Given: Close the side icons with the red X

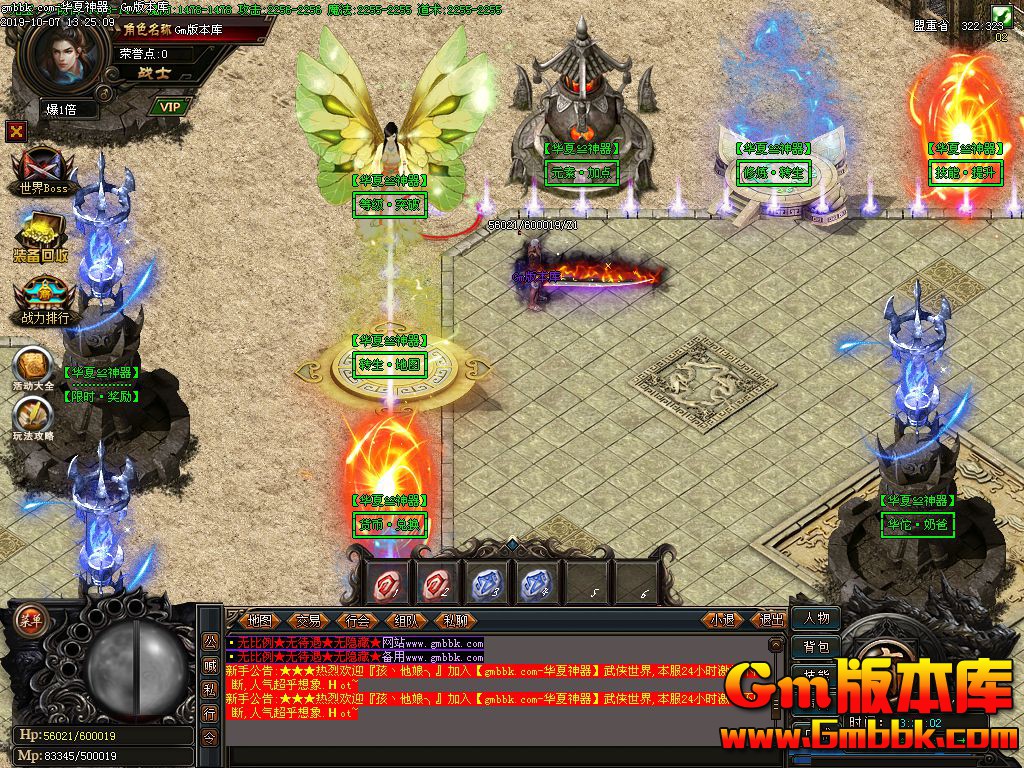Looking at the screenshot, I should pyautogui.click(x=15, y=131).
